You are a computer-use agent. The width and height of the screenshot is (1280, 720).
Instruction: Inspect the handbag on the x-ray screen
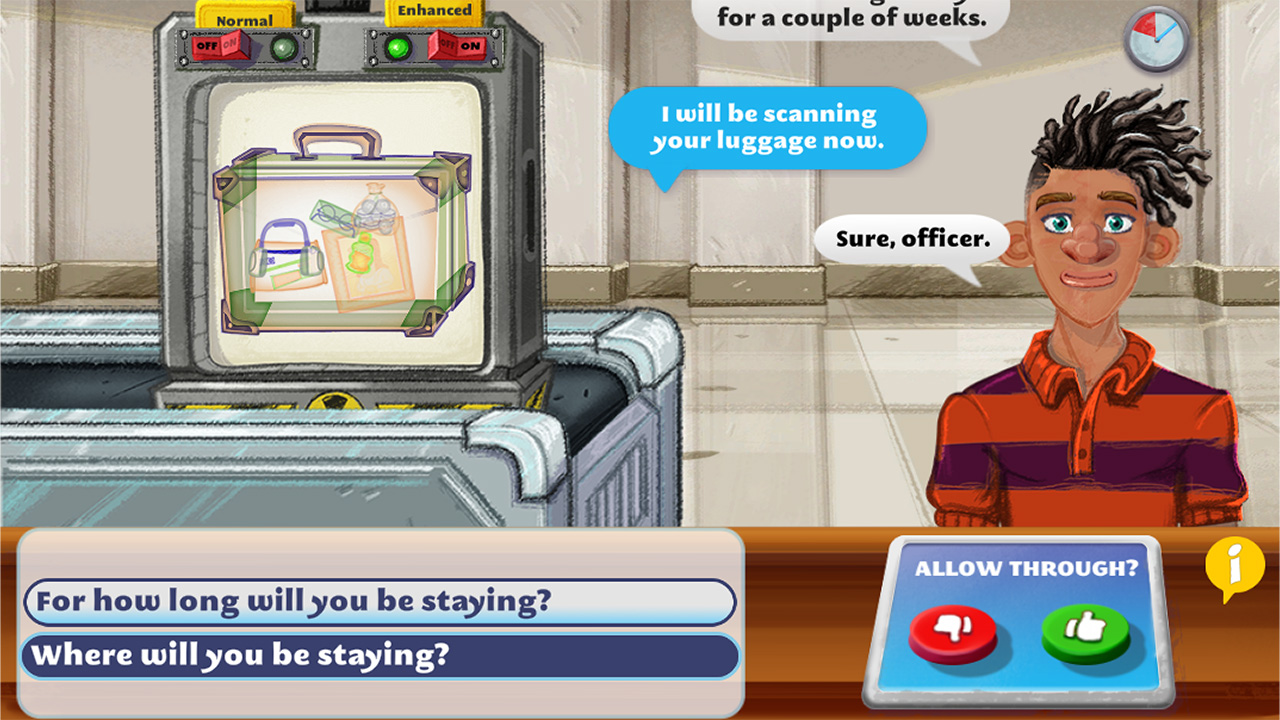click(287, 250)
